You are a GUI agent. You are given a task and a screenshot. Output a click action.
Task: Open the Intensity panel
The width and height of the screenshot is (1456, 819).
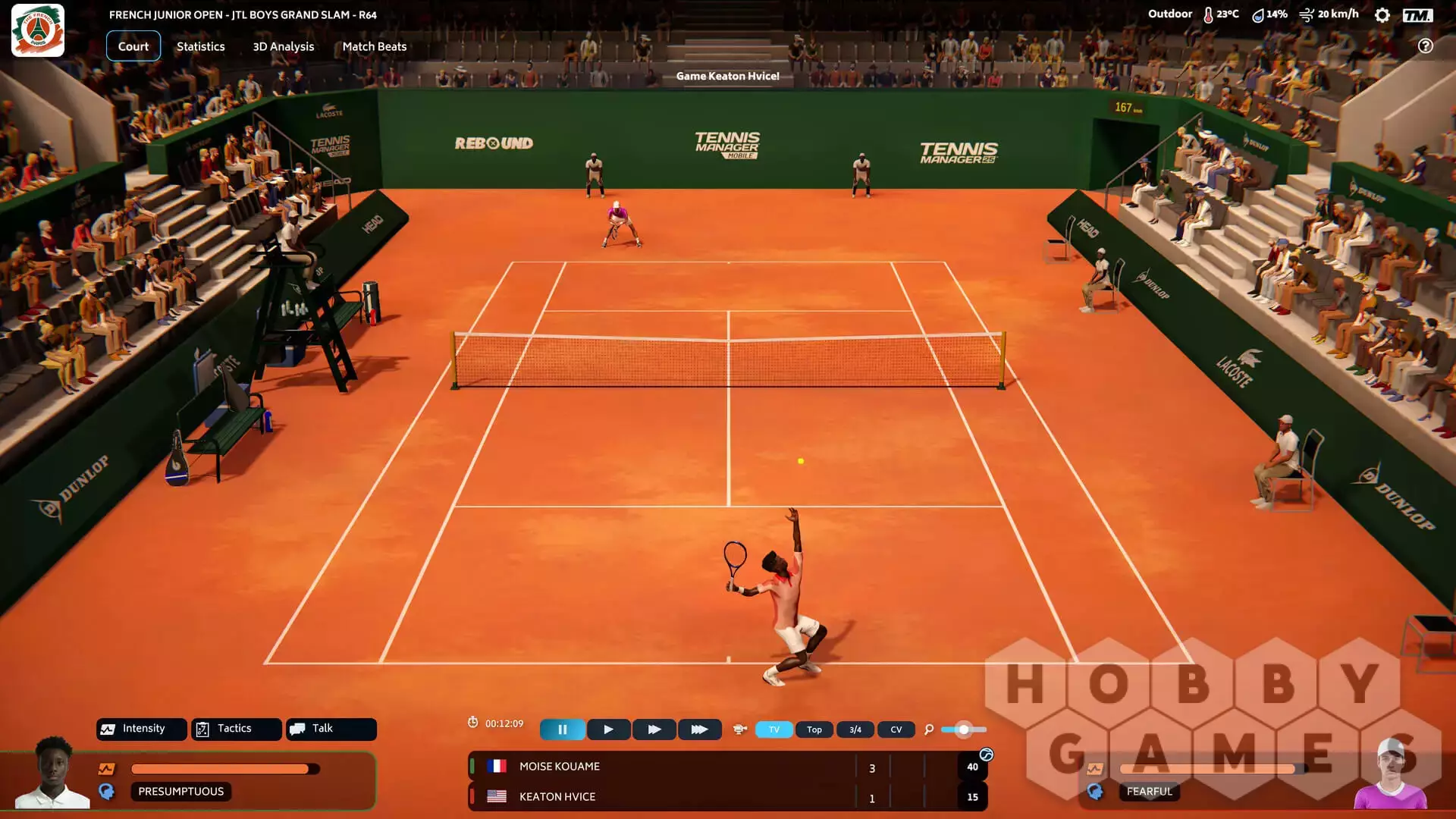click(142, 729)
